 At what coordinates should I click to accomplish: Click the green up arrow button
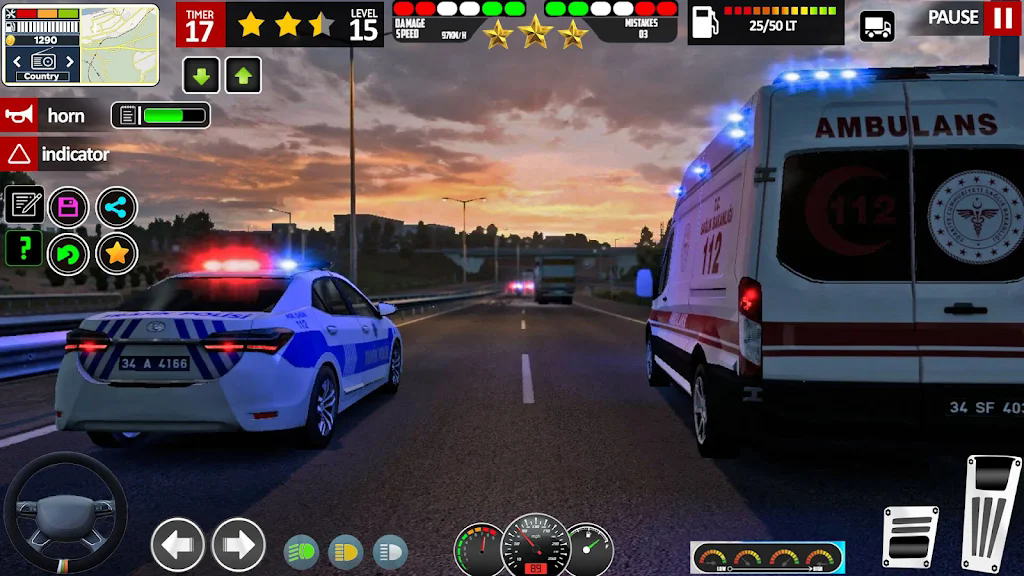pyautogui.click(x=243, y=75)
